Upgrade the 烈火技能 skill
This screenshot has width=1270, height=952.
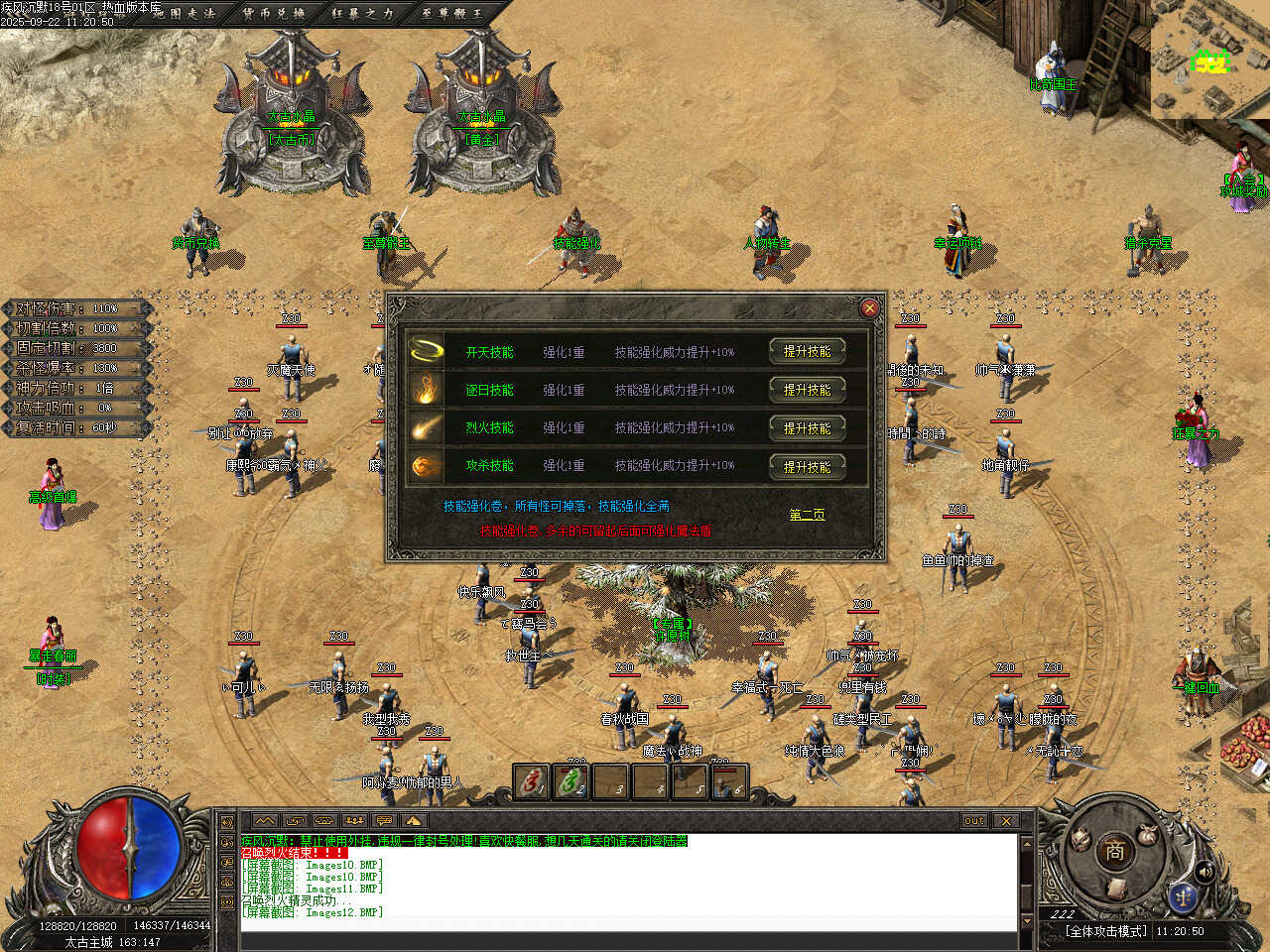click(807, 428)
